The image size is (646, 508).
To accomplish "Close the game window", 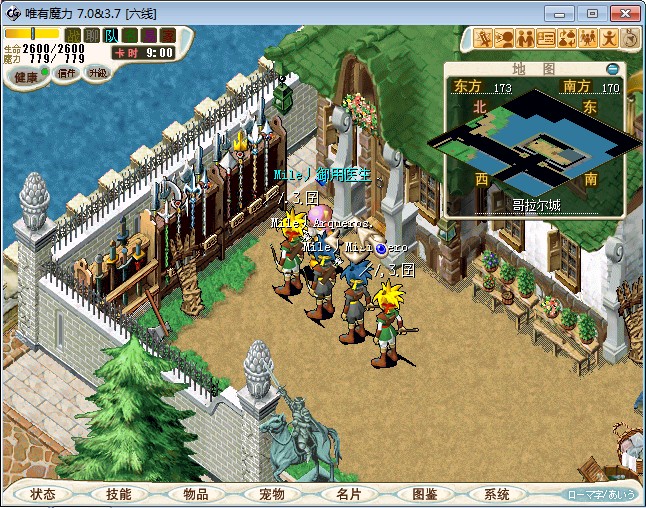I will click(622, 12).
